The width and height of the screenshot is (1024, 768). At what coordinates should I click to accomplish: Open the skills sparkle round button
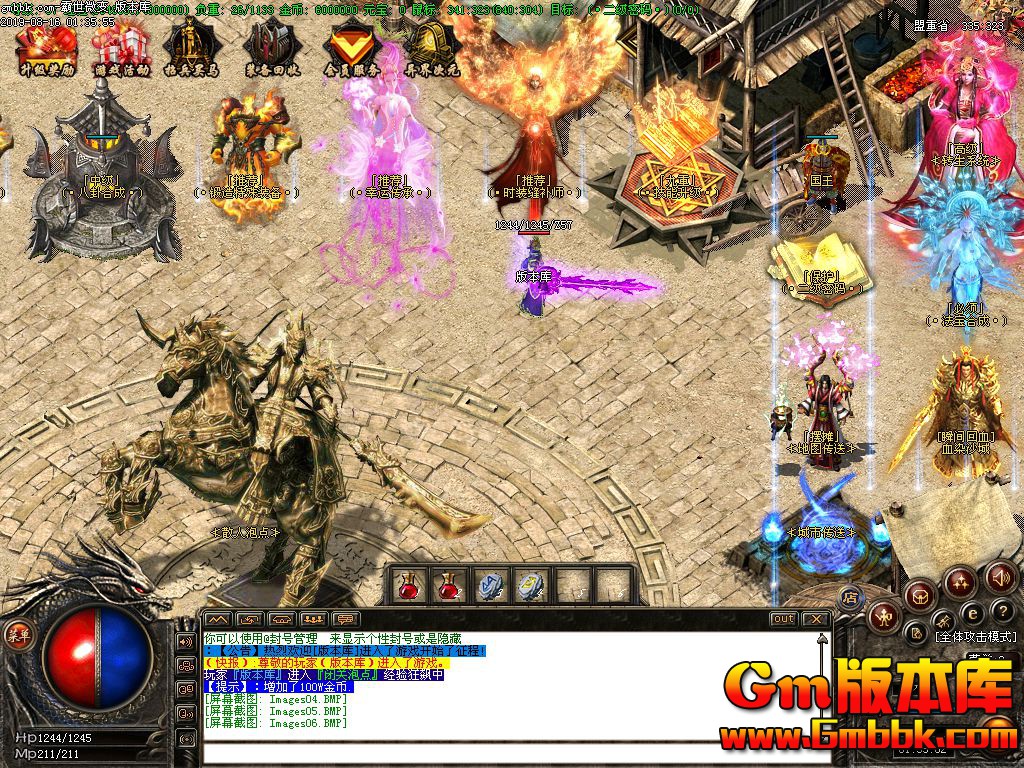click(x=960, y=582)
